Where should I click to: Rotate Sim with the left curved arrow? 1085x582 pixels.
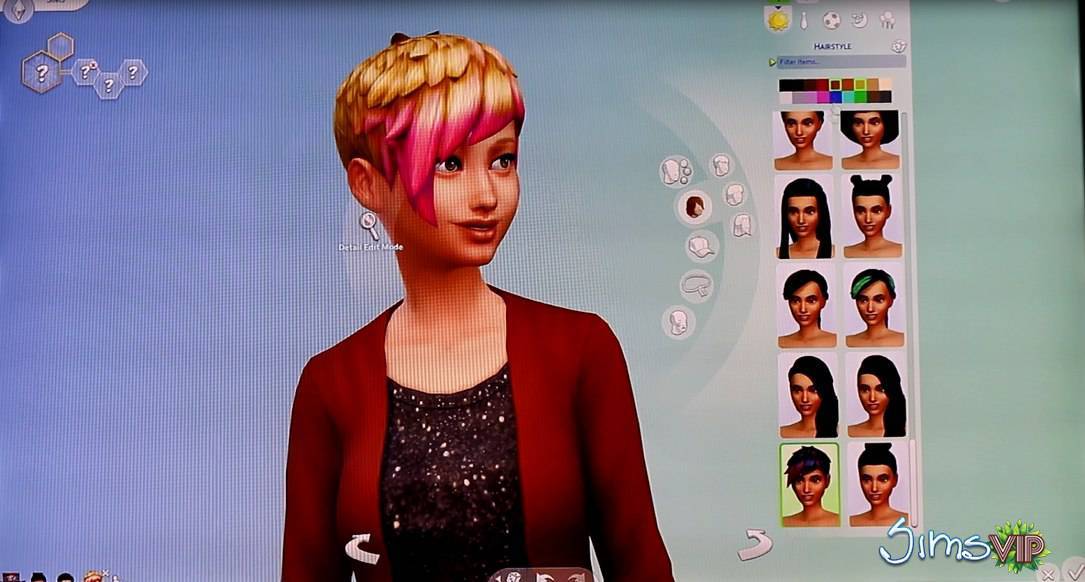click(x=359, y=546)
